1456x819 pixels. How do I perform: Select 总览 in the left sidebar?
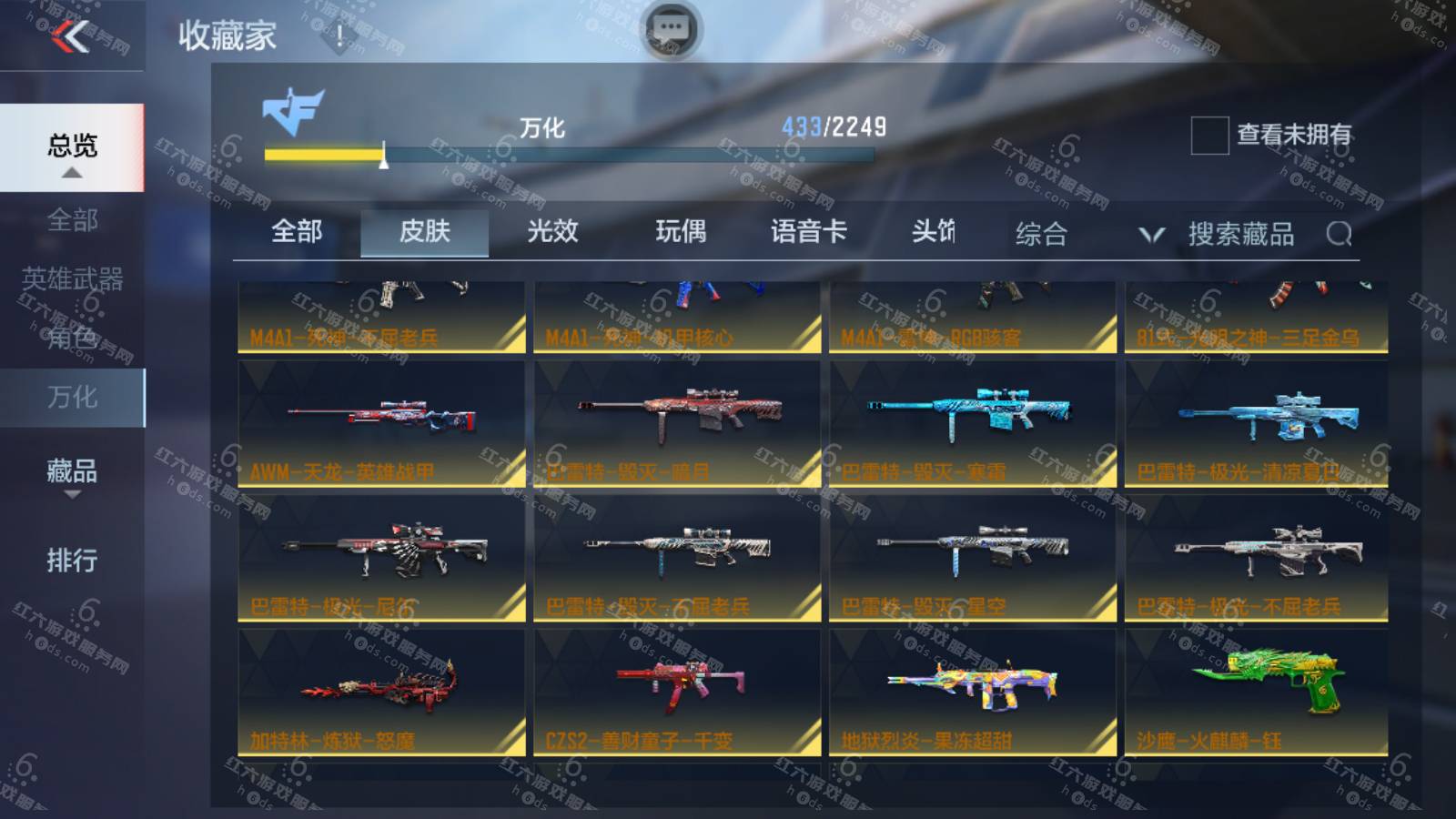point(72,147)
